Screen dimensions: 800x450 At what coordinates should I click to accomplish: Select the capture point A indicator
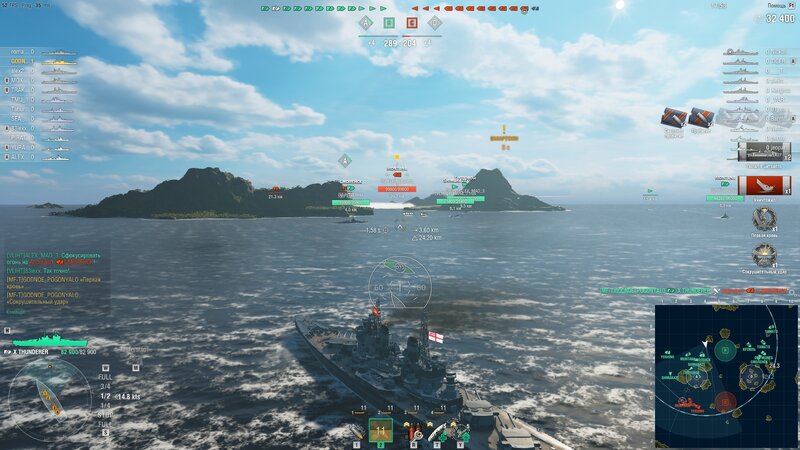tap(365, 22)
